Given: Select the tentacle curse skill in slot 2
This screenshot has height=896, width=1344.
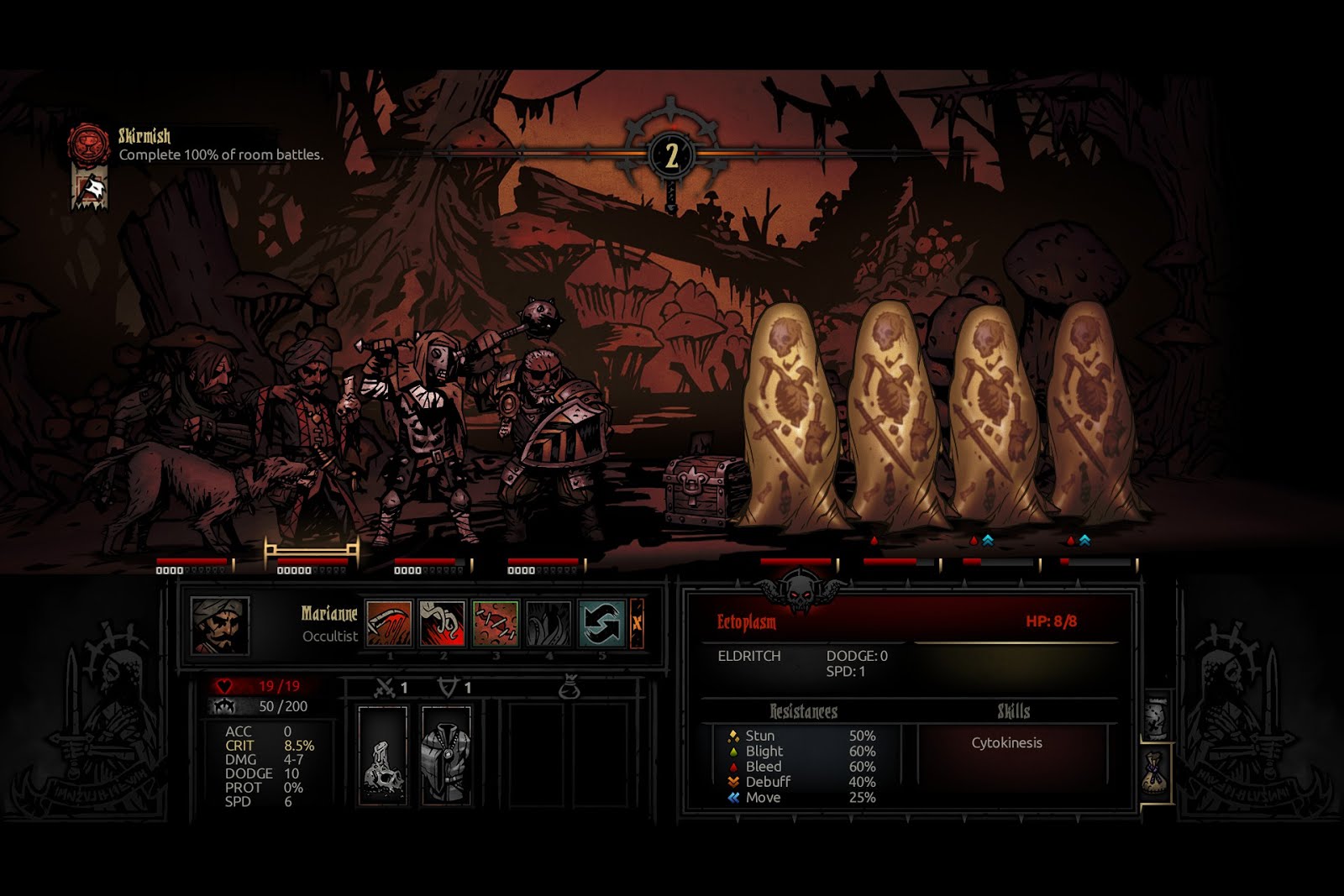Looking at the screenshot, I should click(442, 623).
